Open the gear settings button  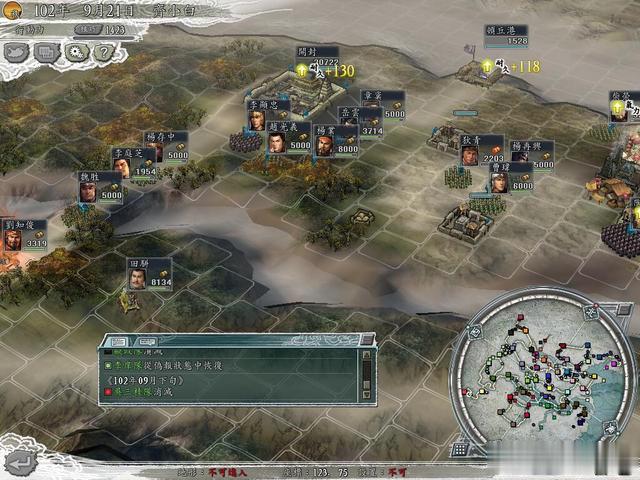[x=77, y=53]
